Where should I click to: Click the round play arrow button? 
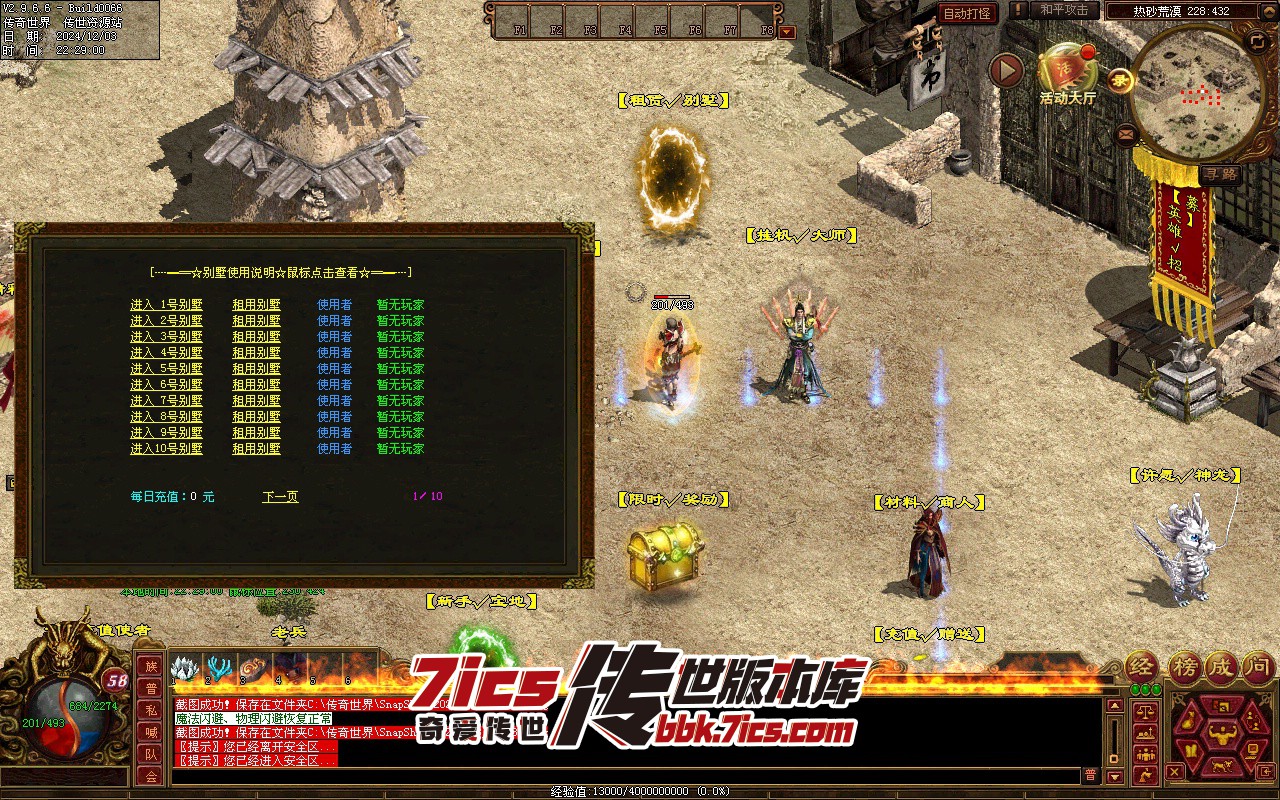click(1006, 71)
